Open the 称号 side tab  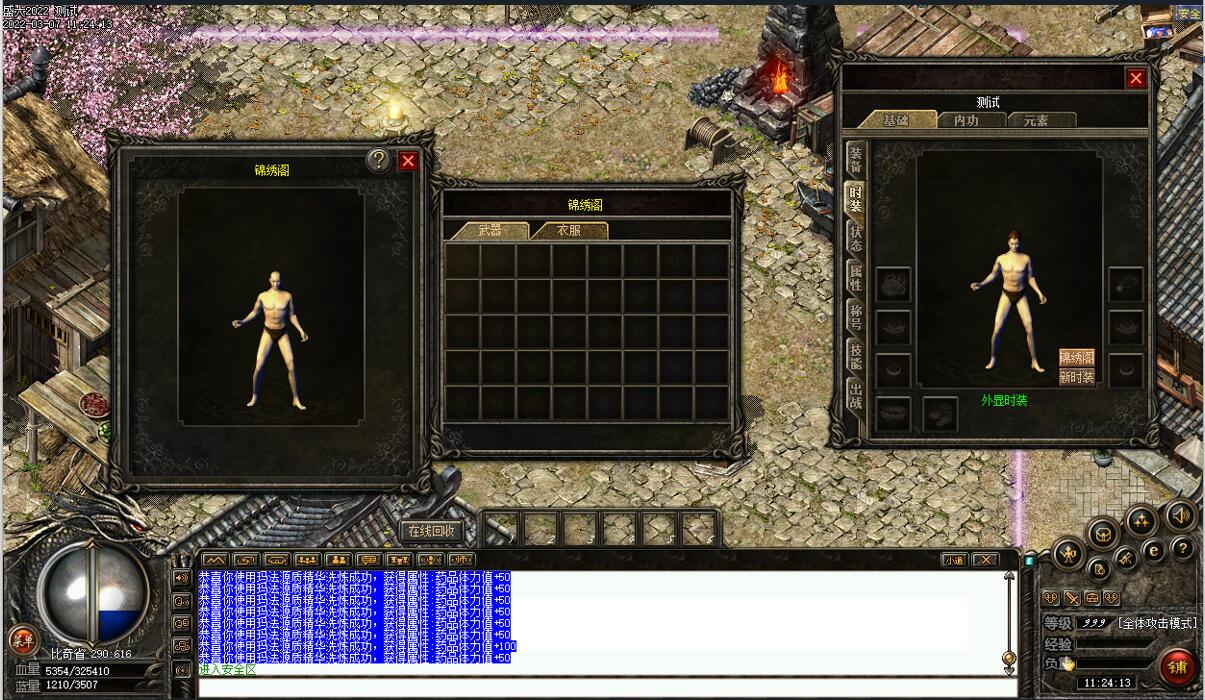pos(856,315)
